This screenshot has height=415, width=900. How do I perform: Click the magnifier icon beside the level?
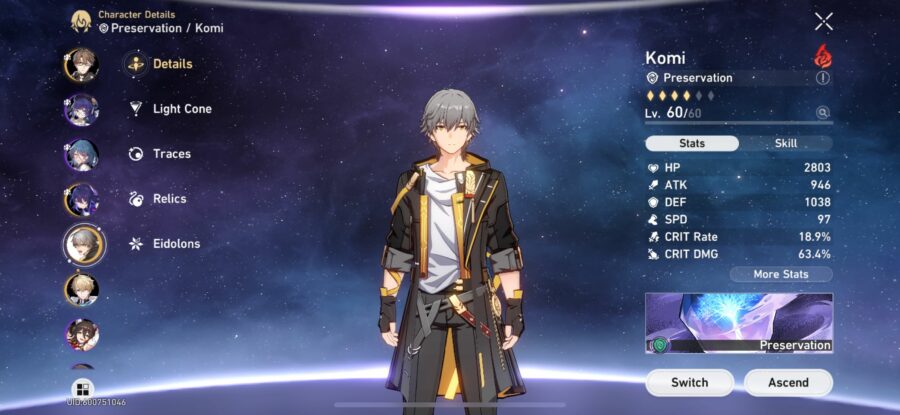click(x=822, y=113)
